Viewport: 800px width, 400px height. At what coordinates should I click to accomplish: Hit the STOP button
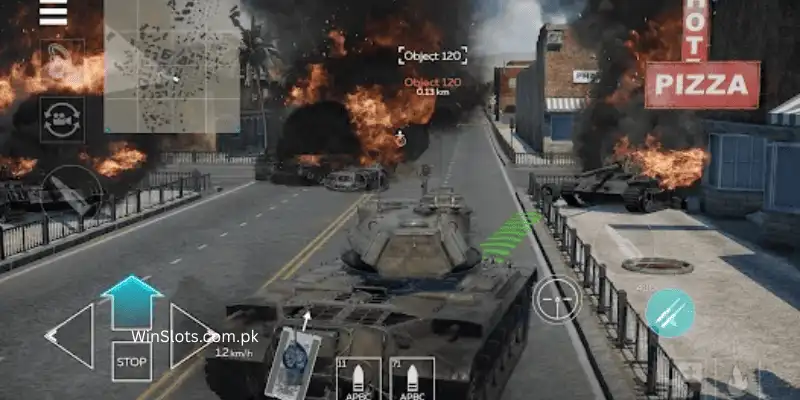point(131,361)
